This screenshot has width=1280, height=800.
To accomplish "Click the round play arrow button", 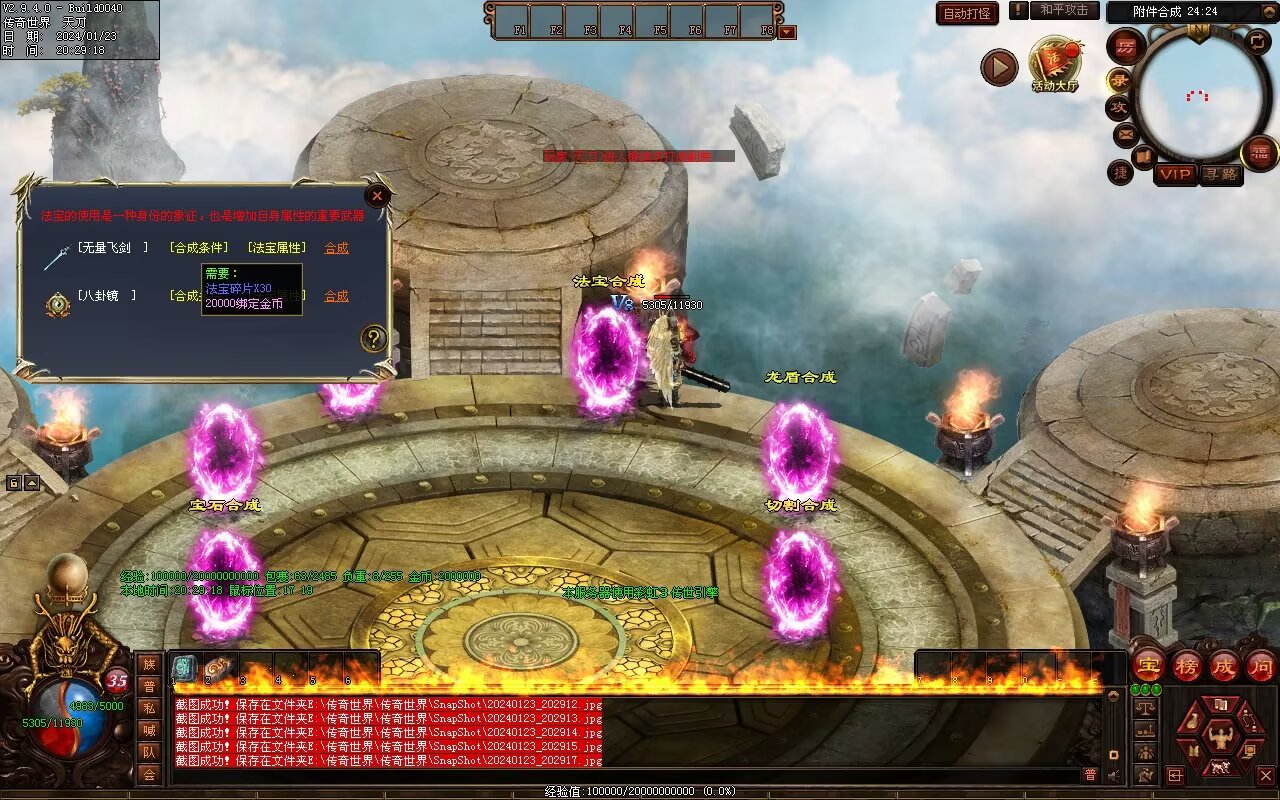I will pyautogui.click(x=998, y=67).
